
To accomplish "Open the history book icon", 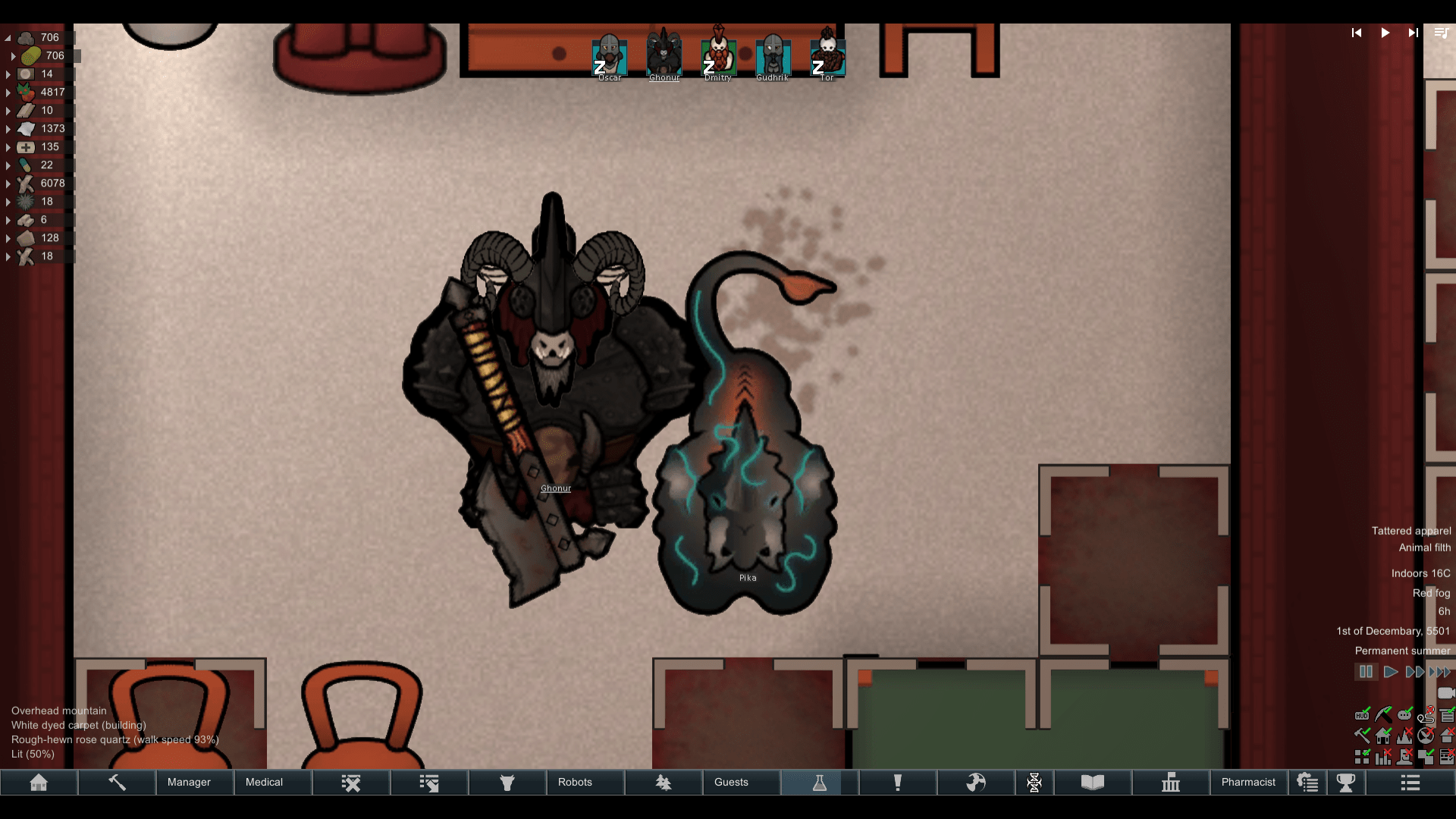I will tap(1092, 782).
